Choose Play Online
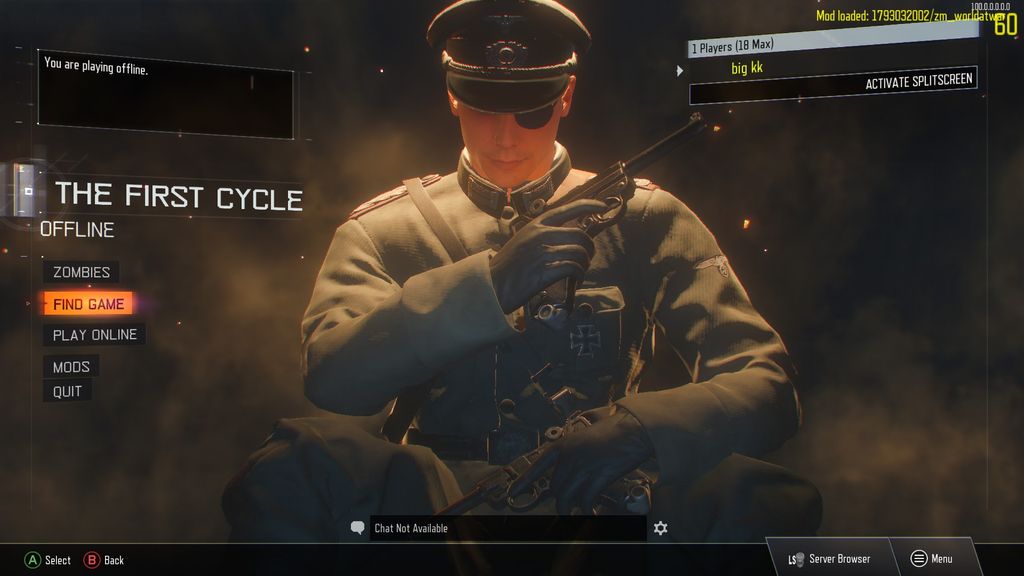The width and height of the screenshot is (1024, 576). pos(94,335)
